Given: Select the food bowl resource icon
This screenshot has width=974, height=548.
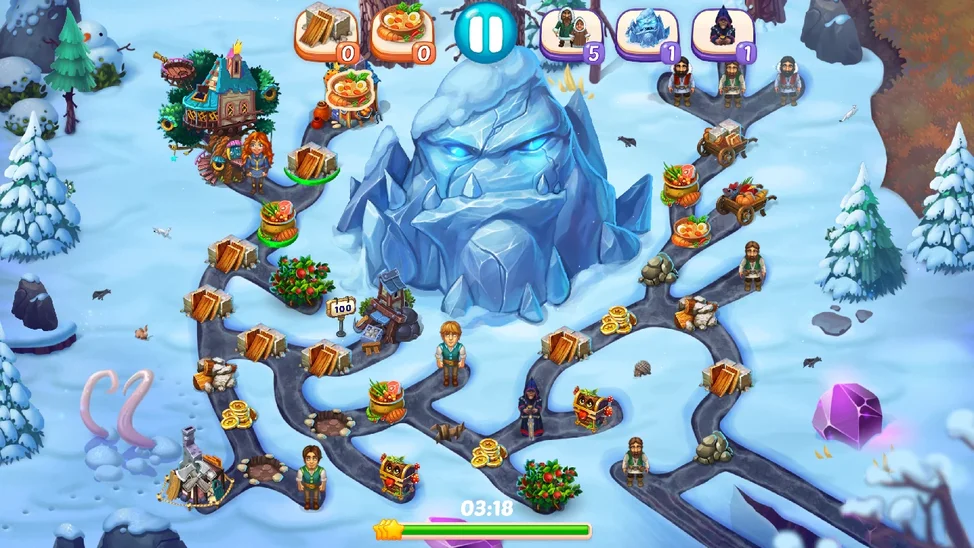Looking at the screenshot, I should (x=403, y=34).
